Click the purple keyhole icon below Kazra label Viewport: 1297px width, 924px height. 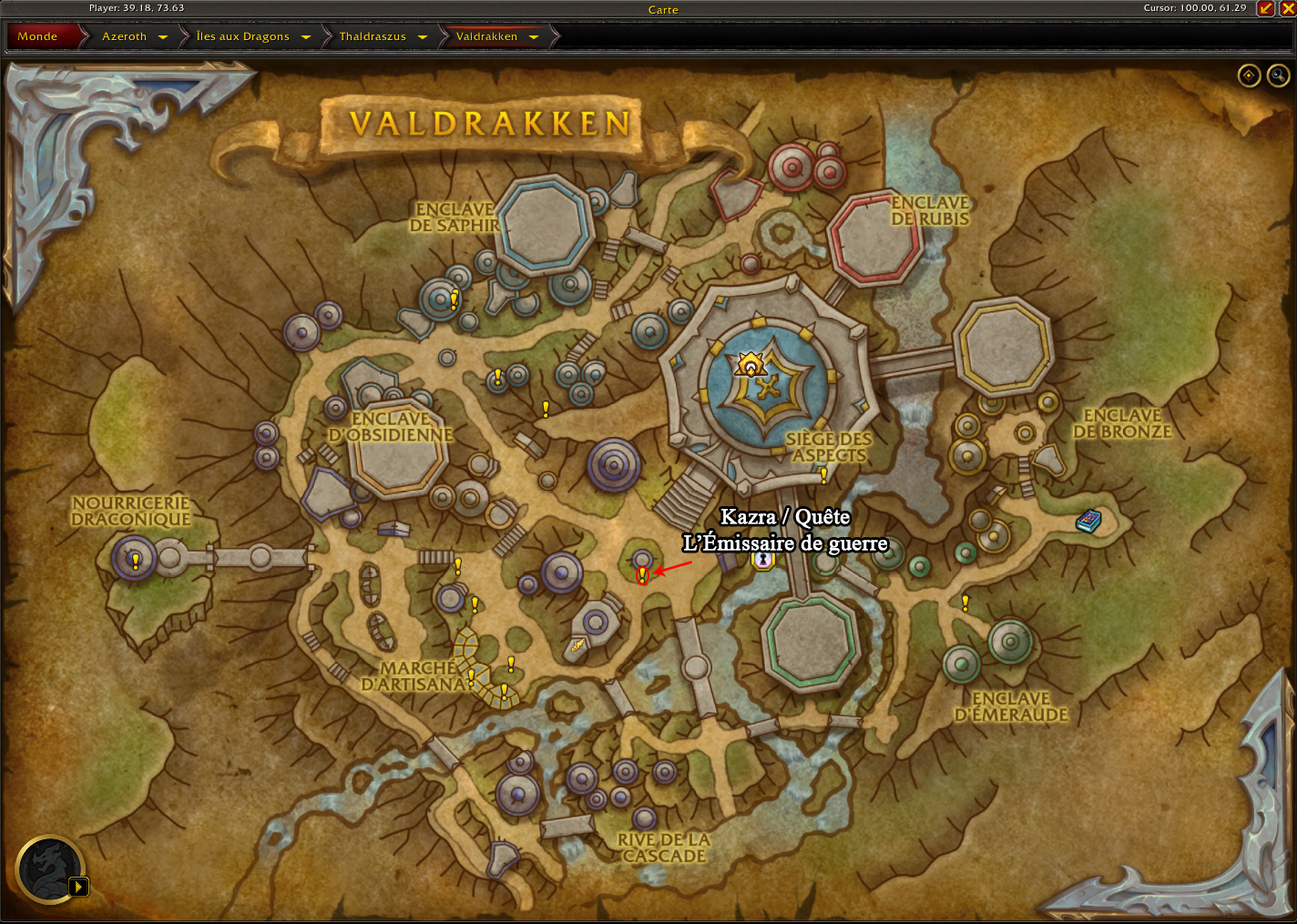point(762,561)
